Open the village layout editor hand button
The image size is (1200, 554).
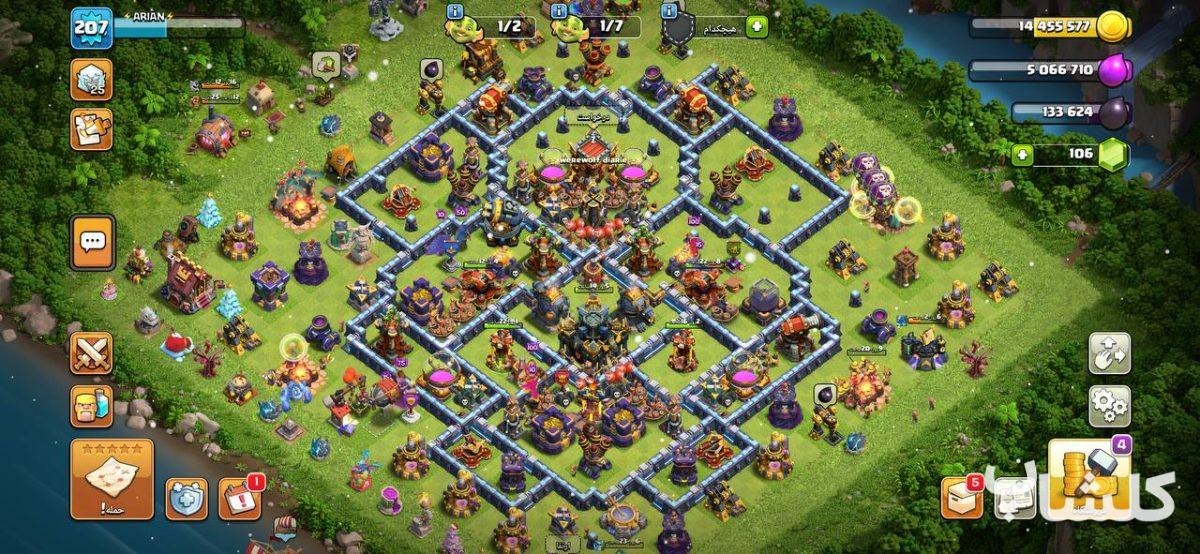[1109, 353]
